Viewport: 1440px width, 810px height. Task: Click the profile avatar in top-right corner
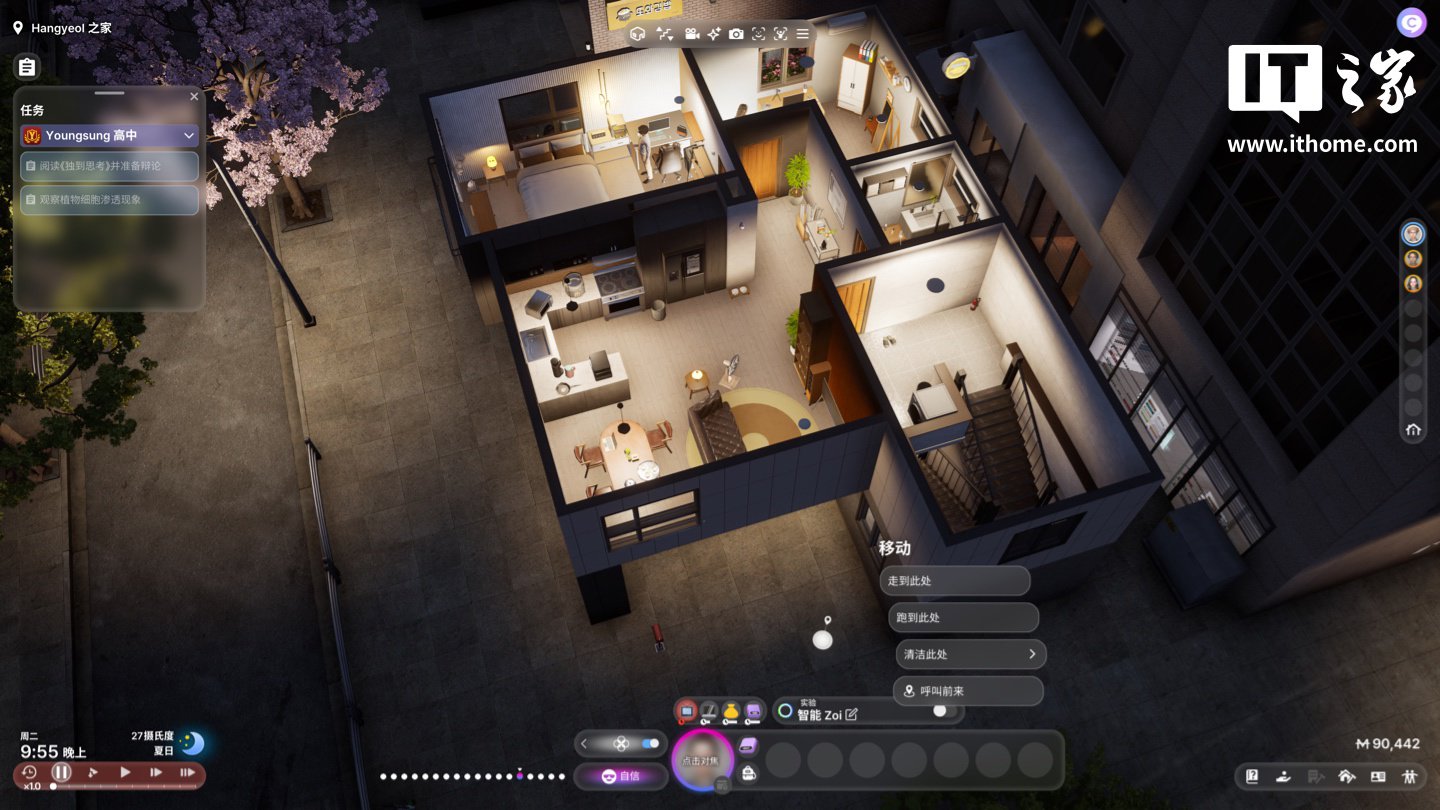click(1411, 22)
